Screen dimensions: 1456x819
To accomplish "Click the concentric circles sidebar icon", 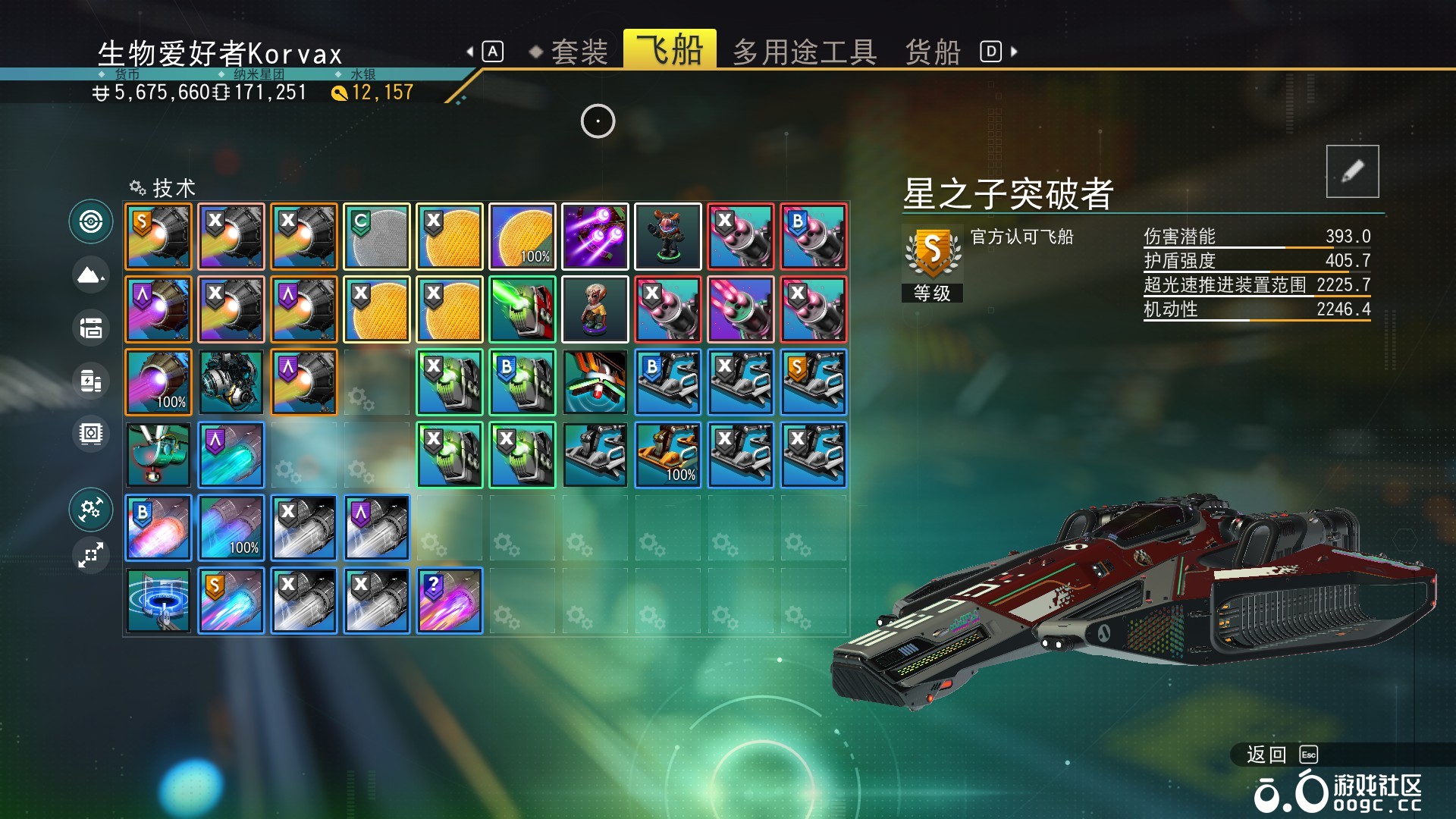I will click(91, 221).
